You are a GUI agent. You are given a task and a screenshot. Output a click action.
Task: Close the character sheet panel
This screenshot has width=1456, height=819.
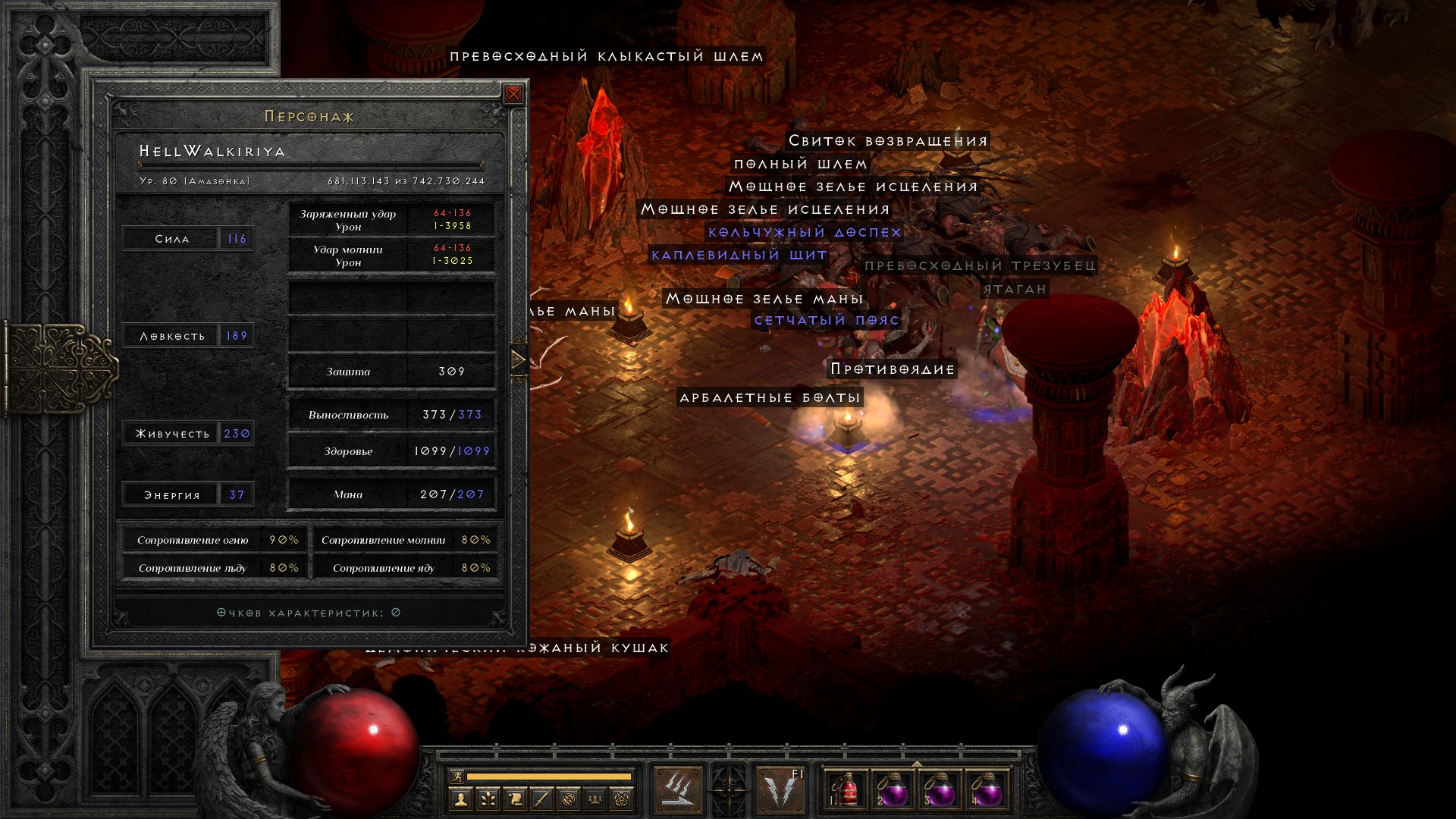click(513, 93)
